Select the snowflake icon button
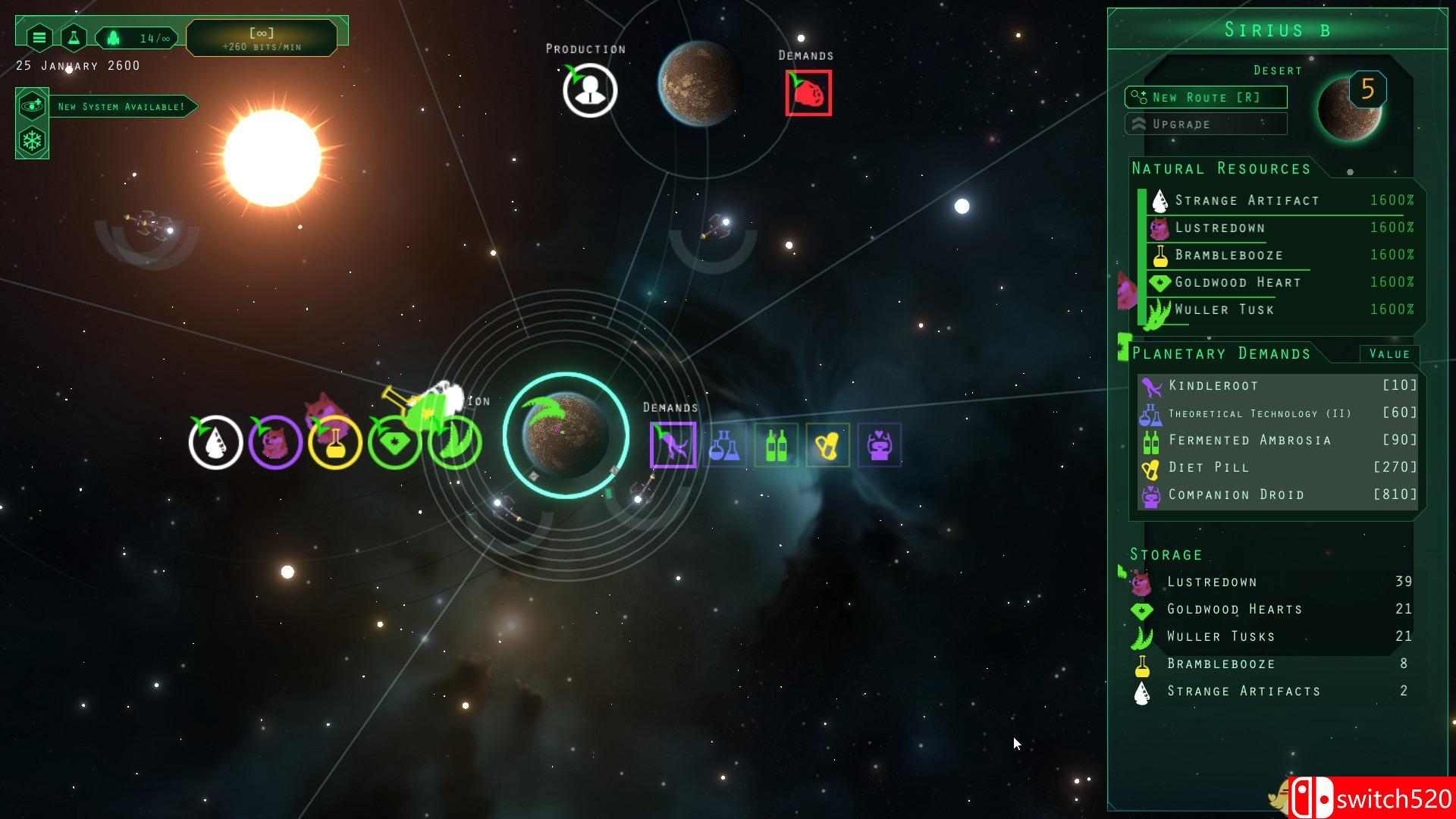The image size is (1456, 819). pos(33,141)
